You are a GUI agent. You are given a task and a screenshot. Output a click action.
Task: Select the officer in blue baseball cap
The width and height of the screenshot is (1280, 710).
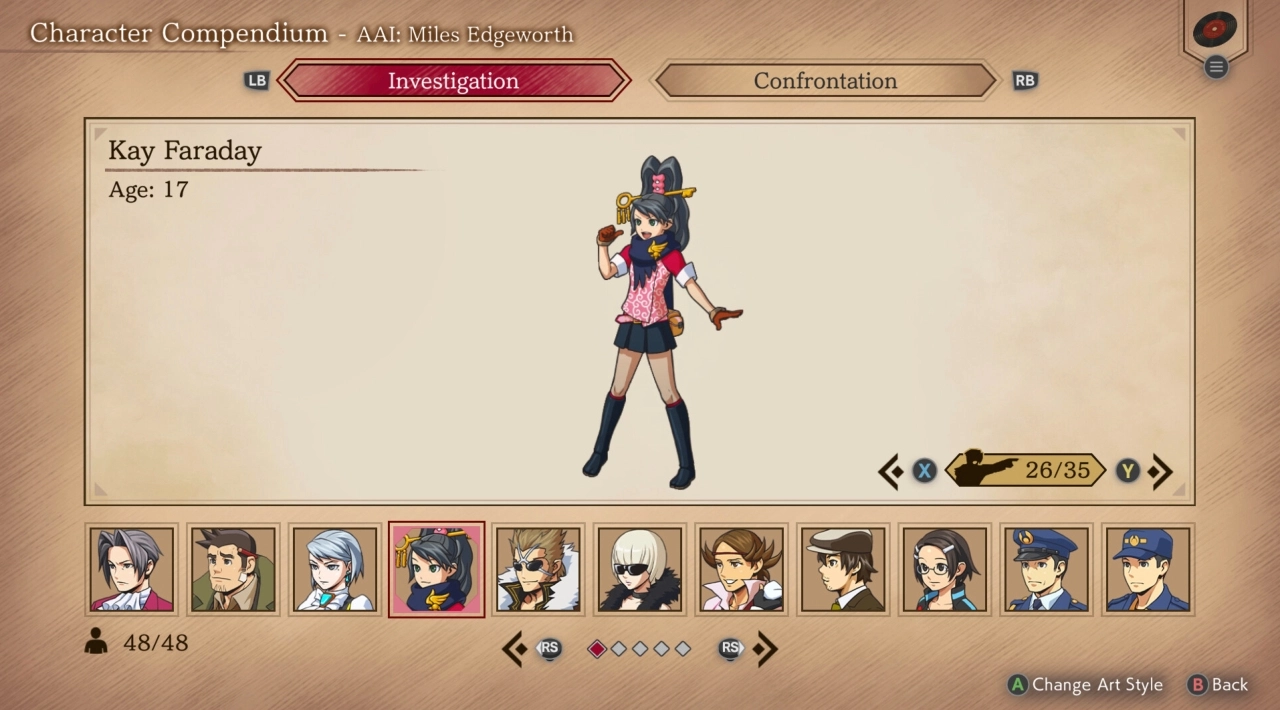(1147, 570)
